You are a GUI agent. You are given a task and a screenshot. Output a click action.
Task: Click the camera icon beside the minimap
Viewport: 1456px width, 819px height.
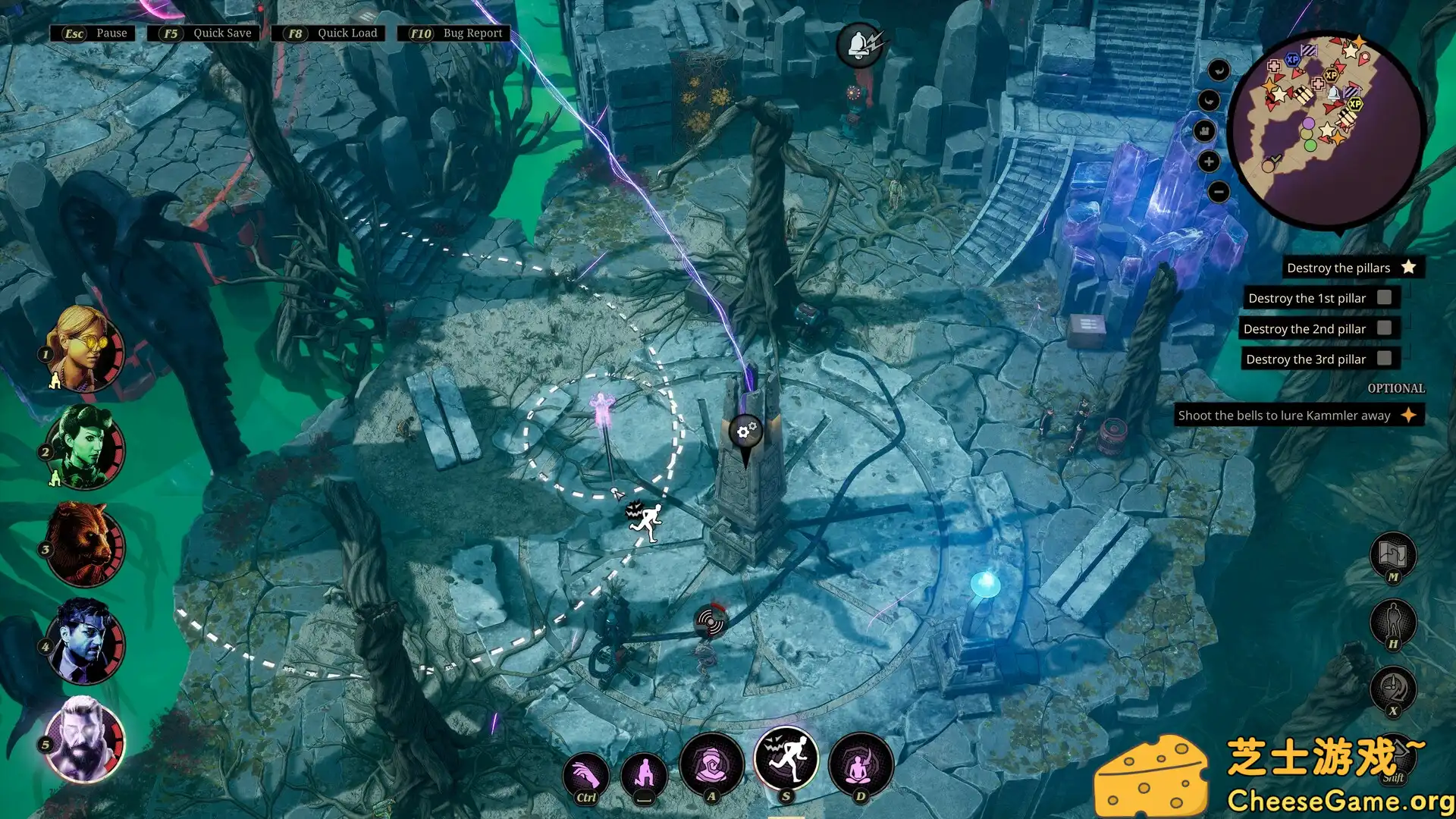point(1205,131)
